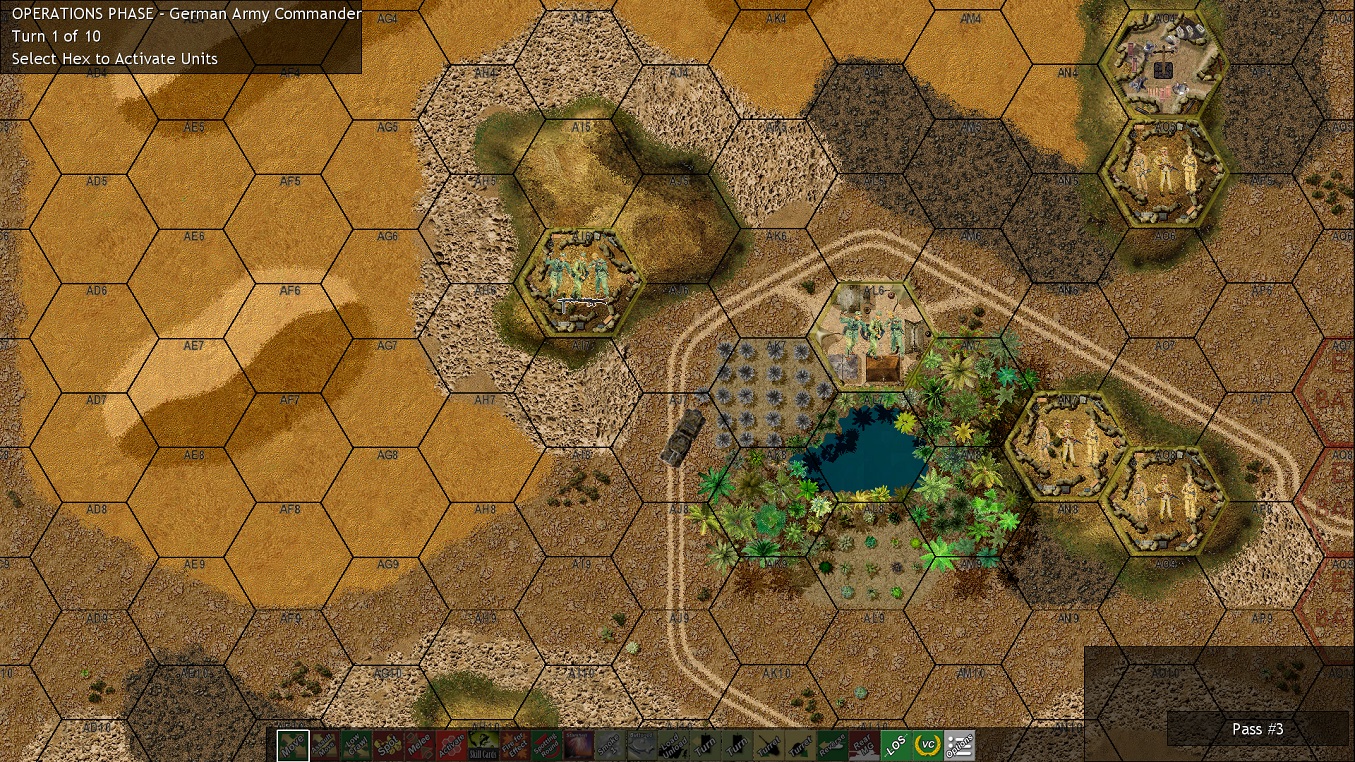Select the Move command icon
The width and height of the screenshot is (1355, 762).
pos(293,744)
